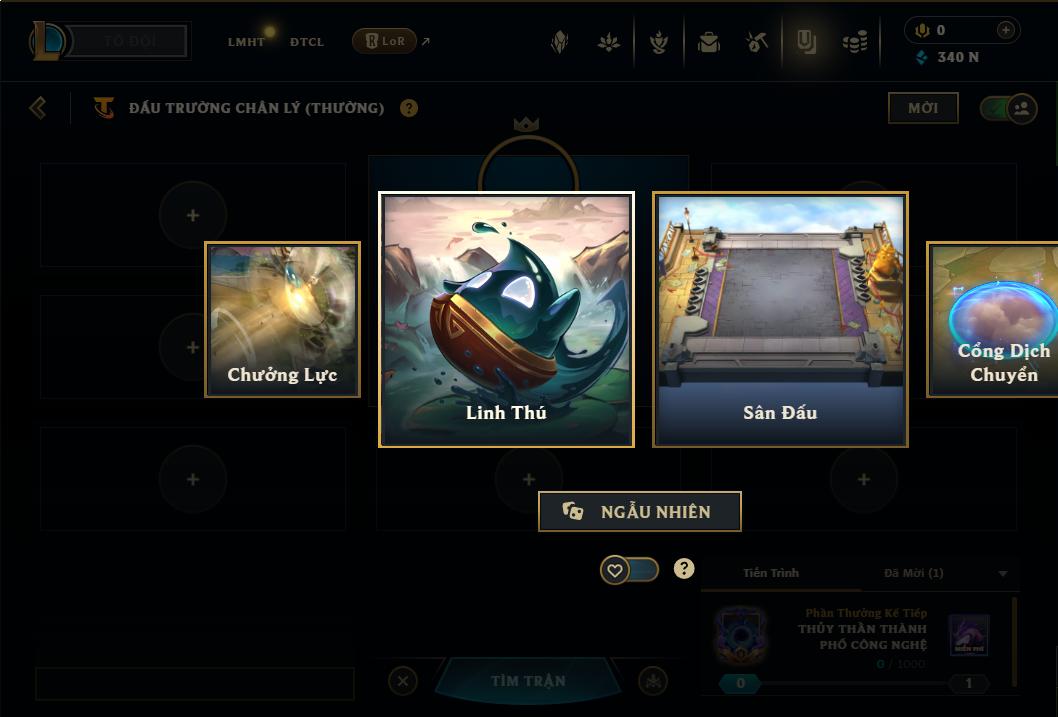Add currency with the plus button
The height and width of the screenshot is (717, 1058).
point(1005,30)
